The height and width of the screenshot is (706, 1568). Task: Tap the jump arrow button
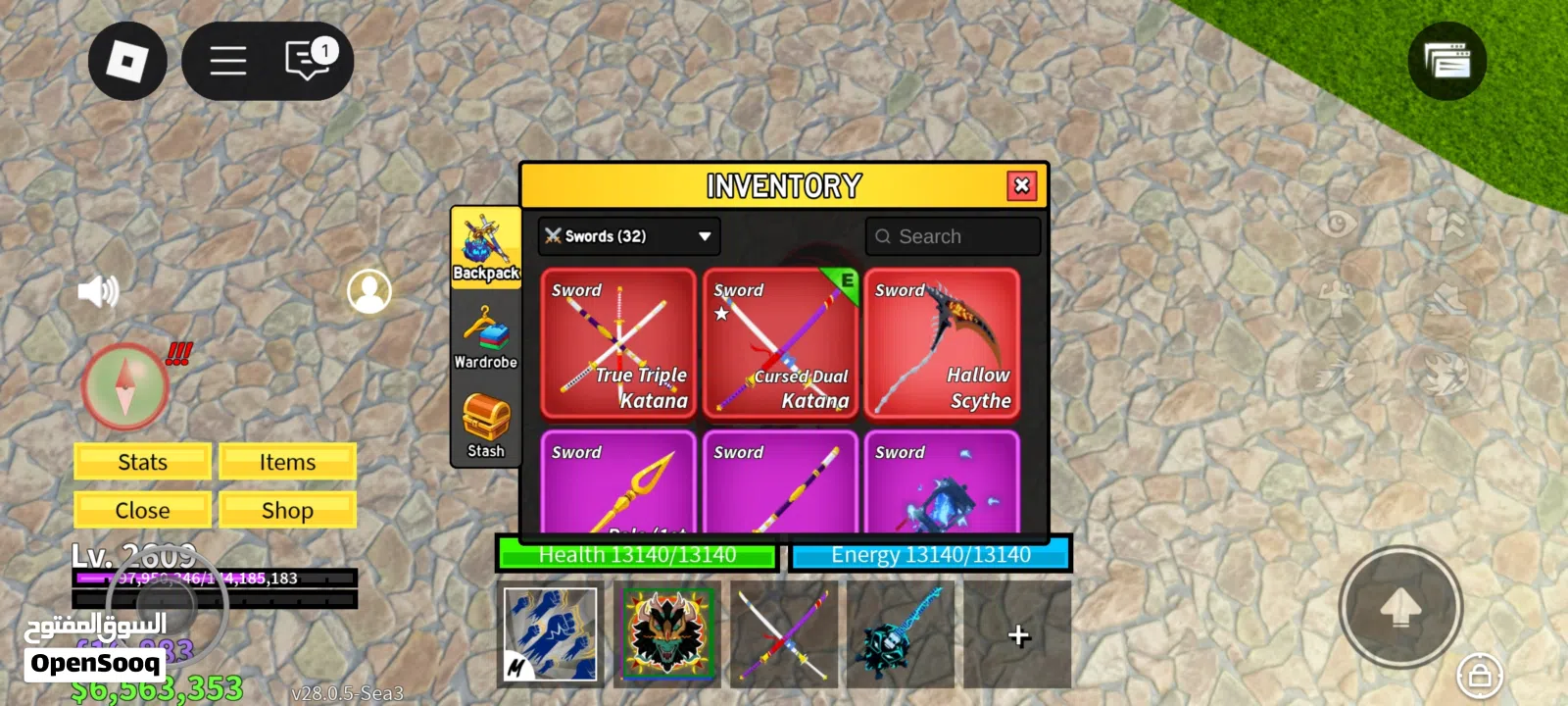pyautogui.click(x=1400, y=607)
